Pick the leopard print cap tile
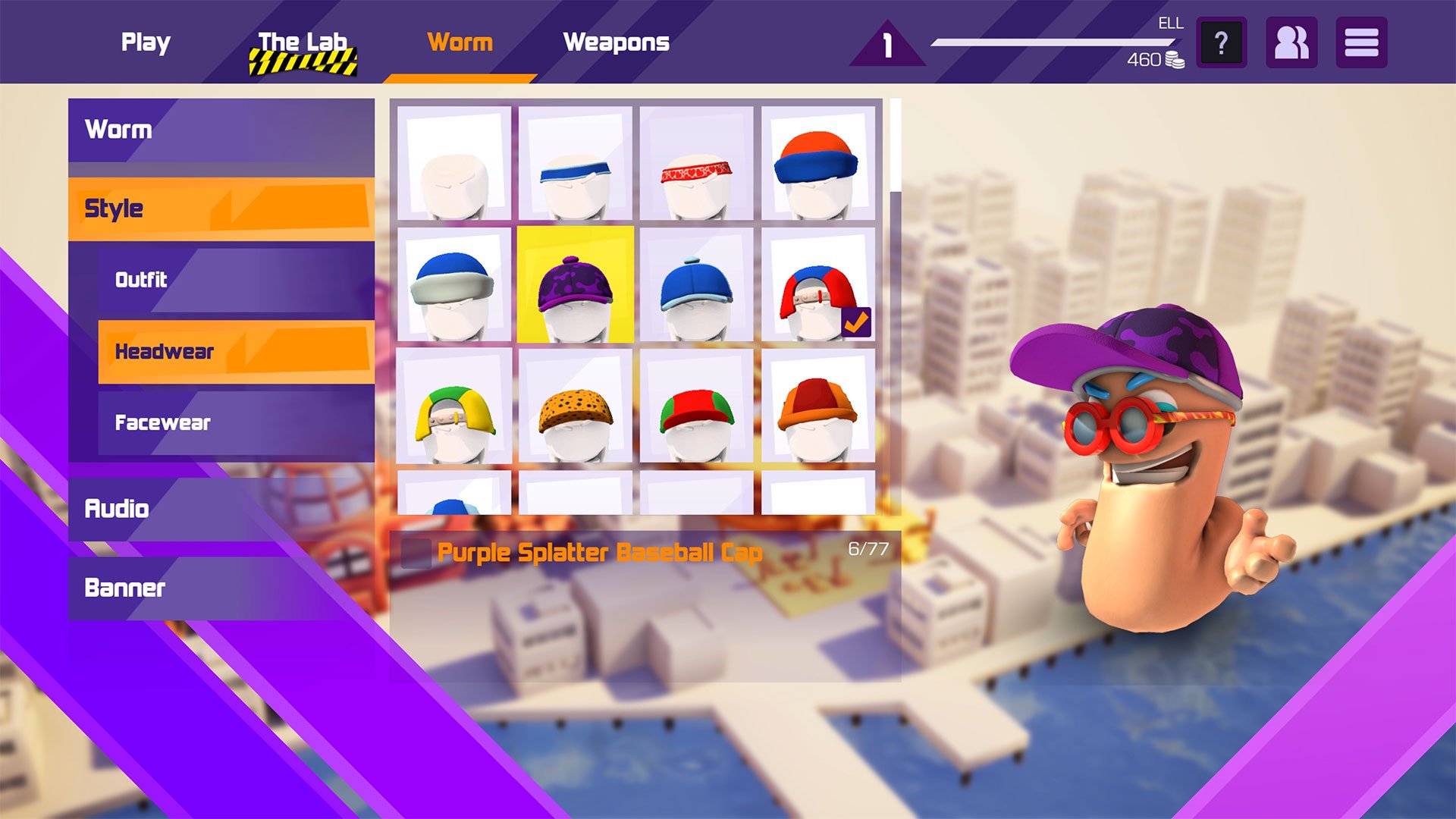 [575, 406]
